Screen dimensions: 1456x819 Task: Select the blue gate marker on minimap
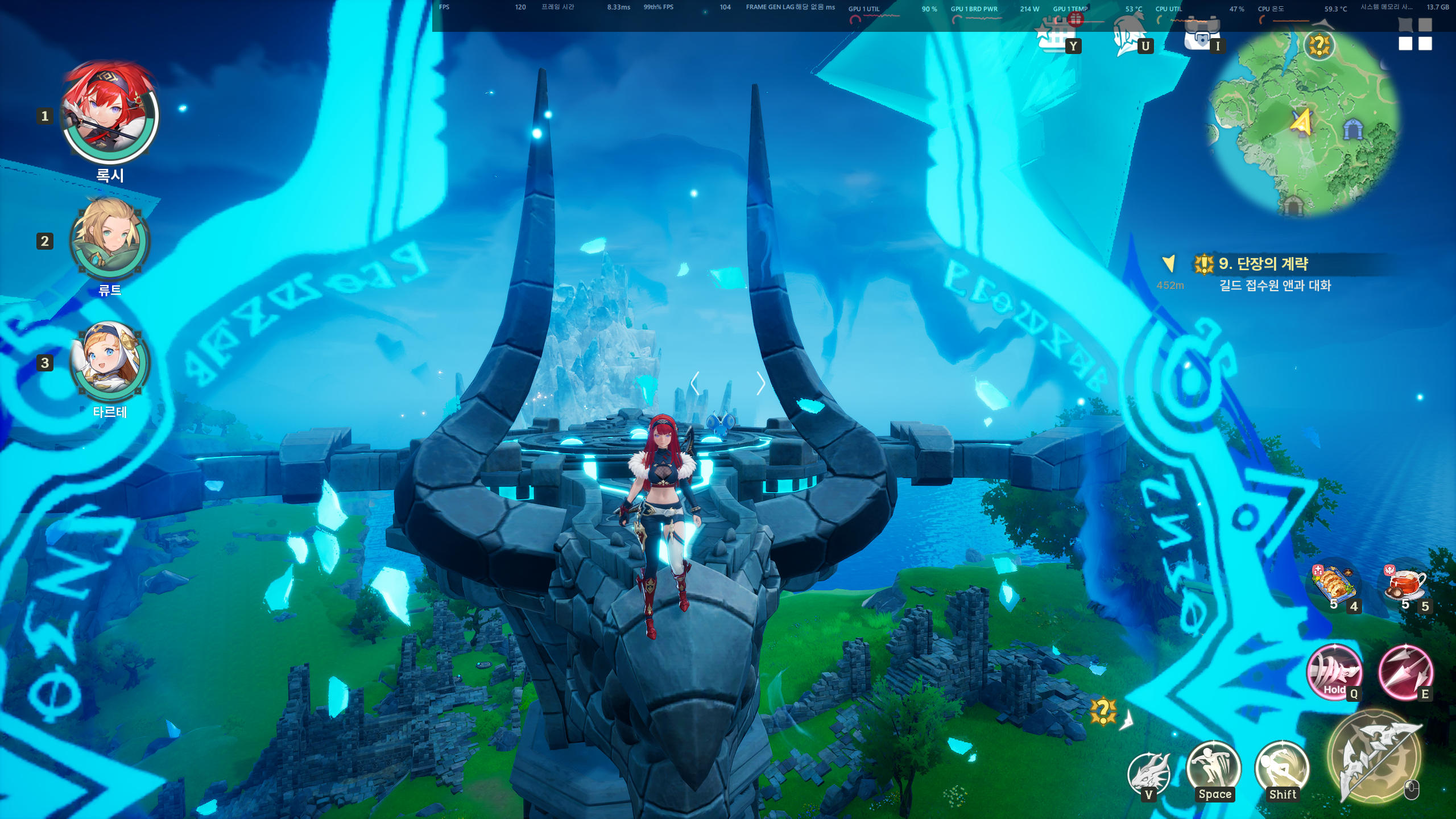(x=1352, y=130)
